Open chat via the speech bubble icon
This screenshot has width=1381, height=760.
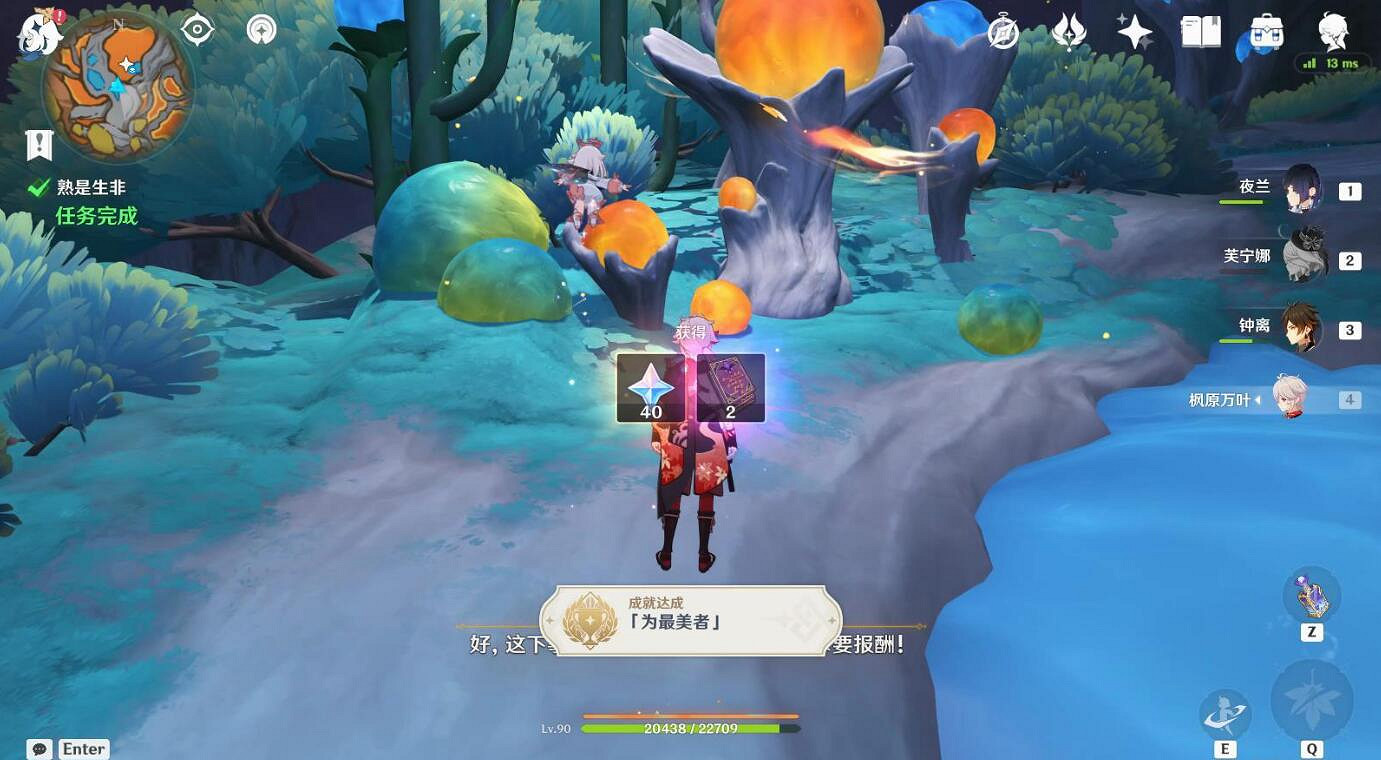coord(38,748)
